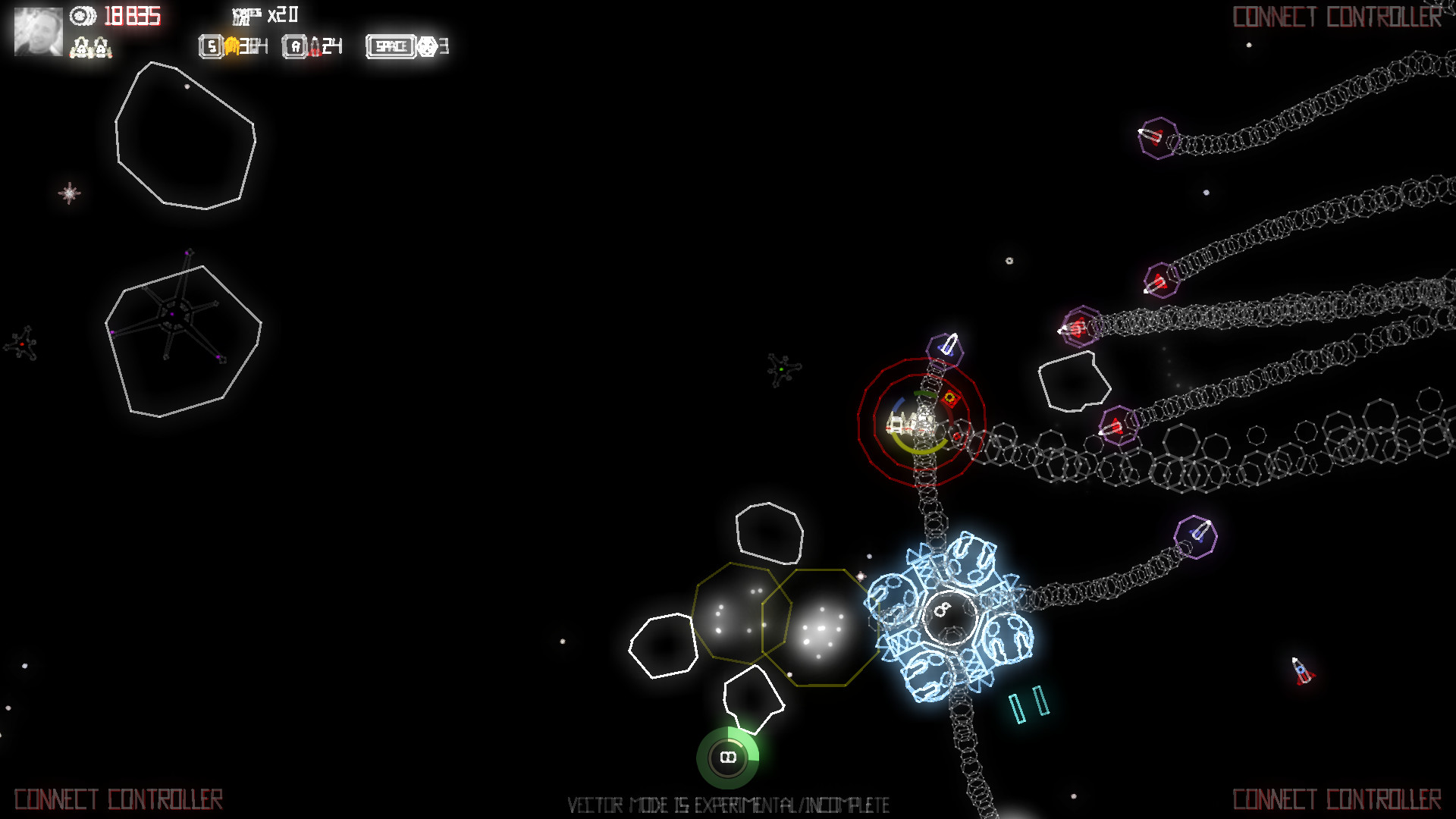Click the hexagon bomb icon beside SPACE

pos(425,46)
